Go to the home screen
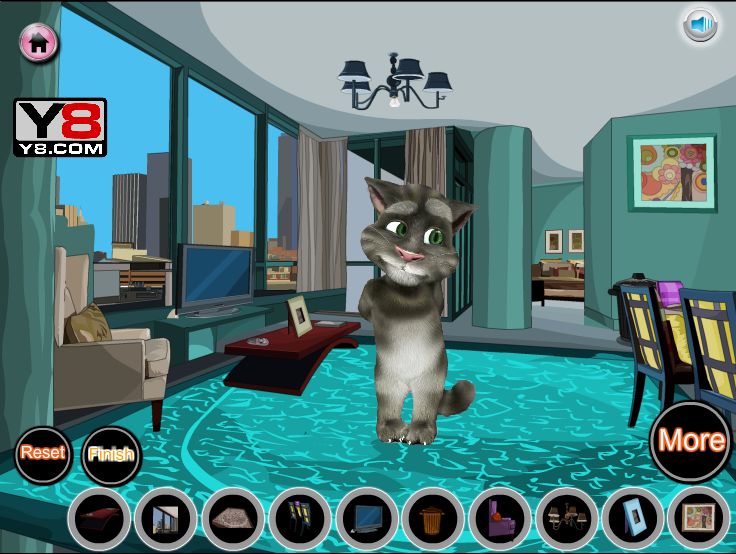 coord(39,42)
